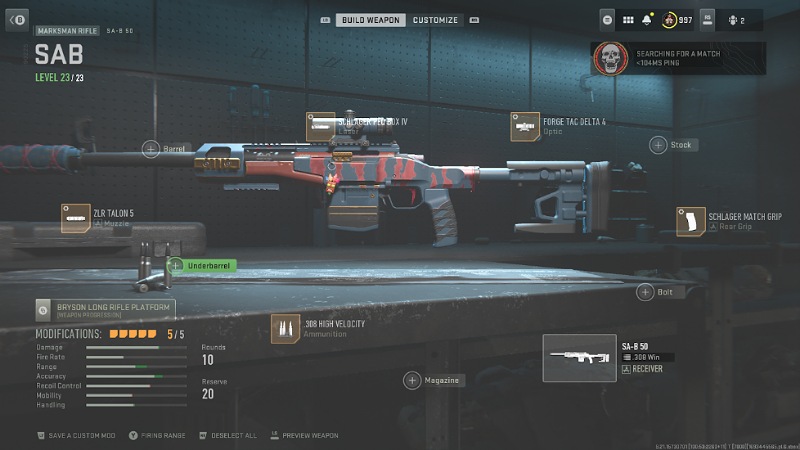Open the empty Bolt attachment slot
Image resolution: width=800 pixels, height=450 pixels.
(645, 292)
